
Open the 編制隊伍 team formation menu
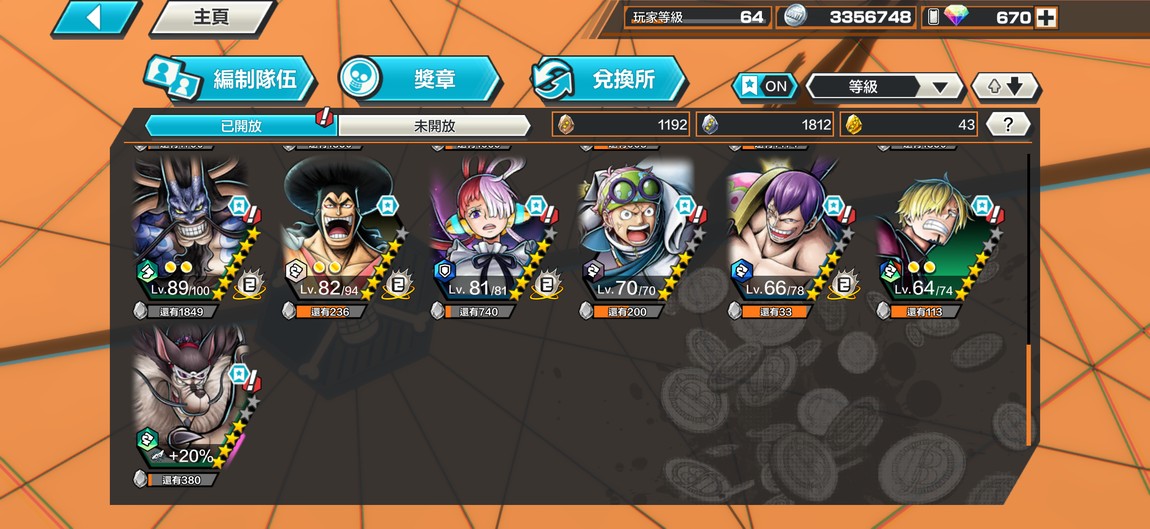click(x=232, y=79)
